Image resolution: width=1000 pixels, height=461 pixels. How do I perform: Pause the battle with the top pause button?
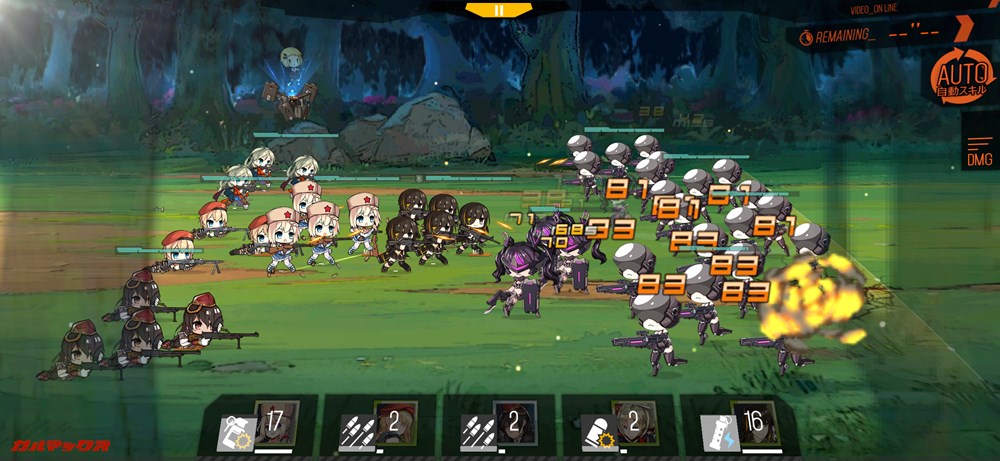499,9
